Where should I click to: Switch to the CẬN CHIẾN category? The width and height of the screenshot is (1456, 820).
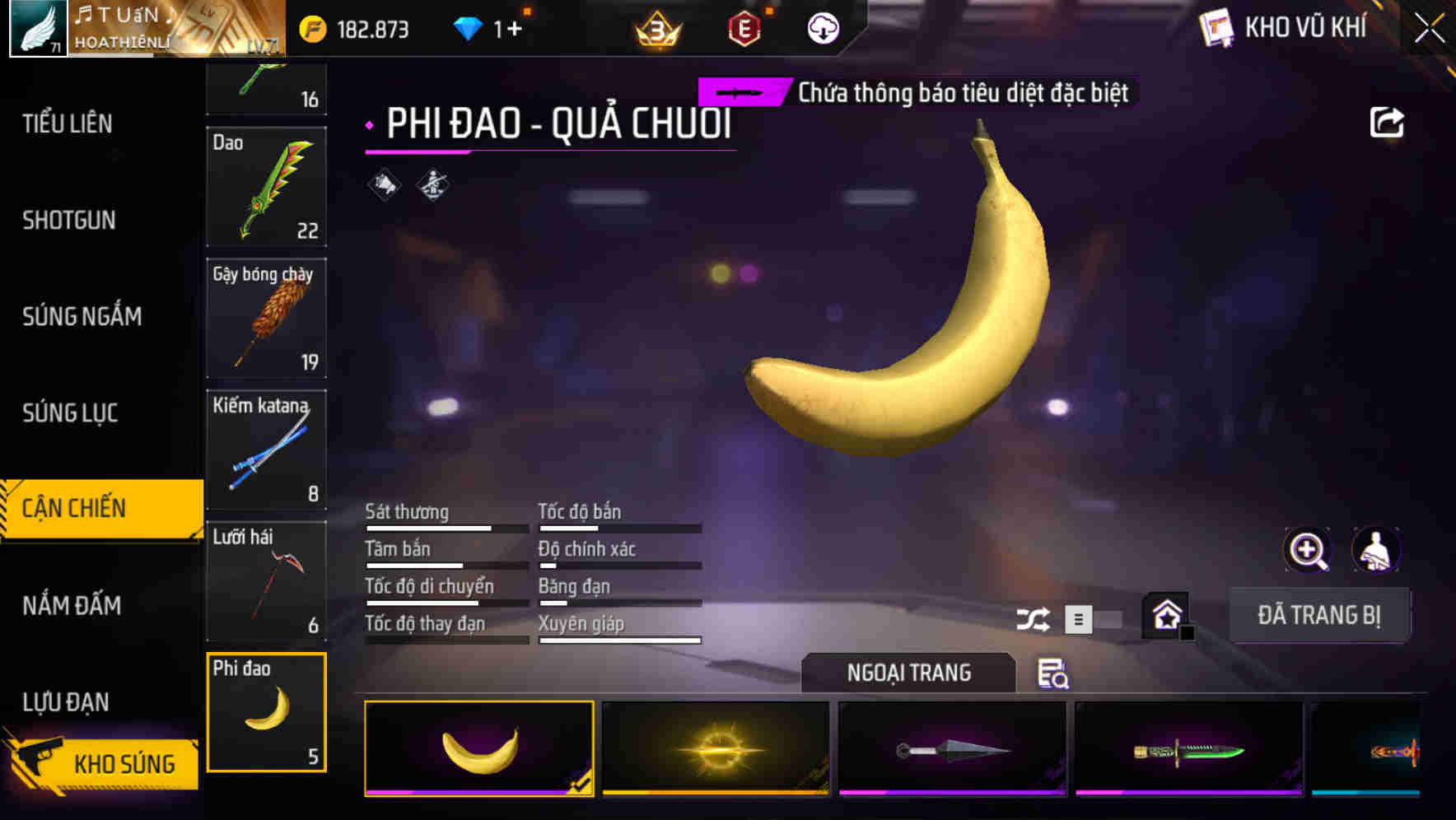tap(75, 508)
